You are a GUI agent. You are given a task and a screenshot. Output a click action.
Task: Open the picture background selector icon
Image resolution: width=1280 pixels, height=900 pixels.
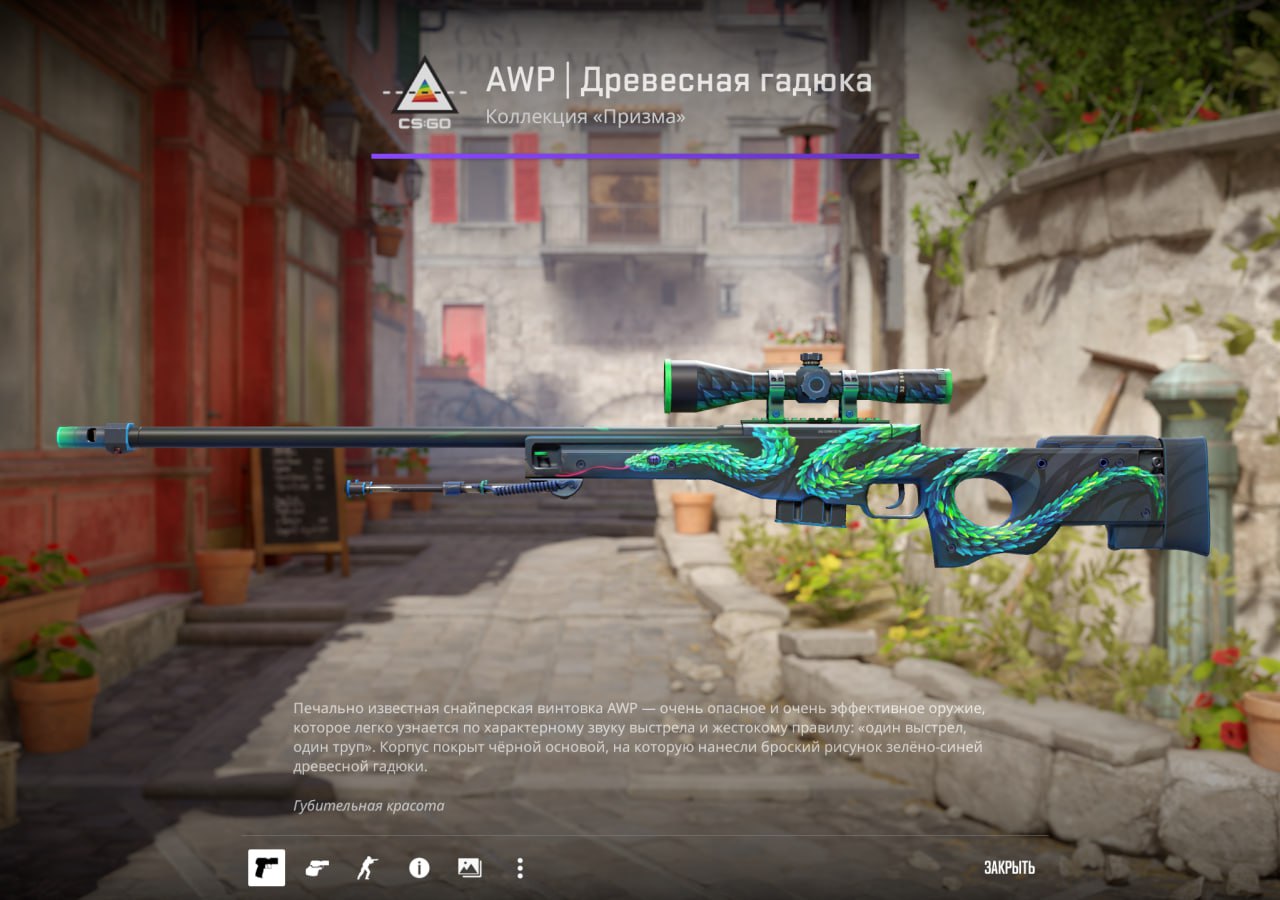(469, 868)
